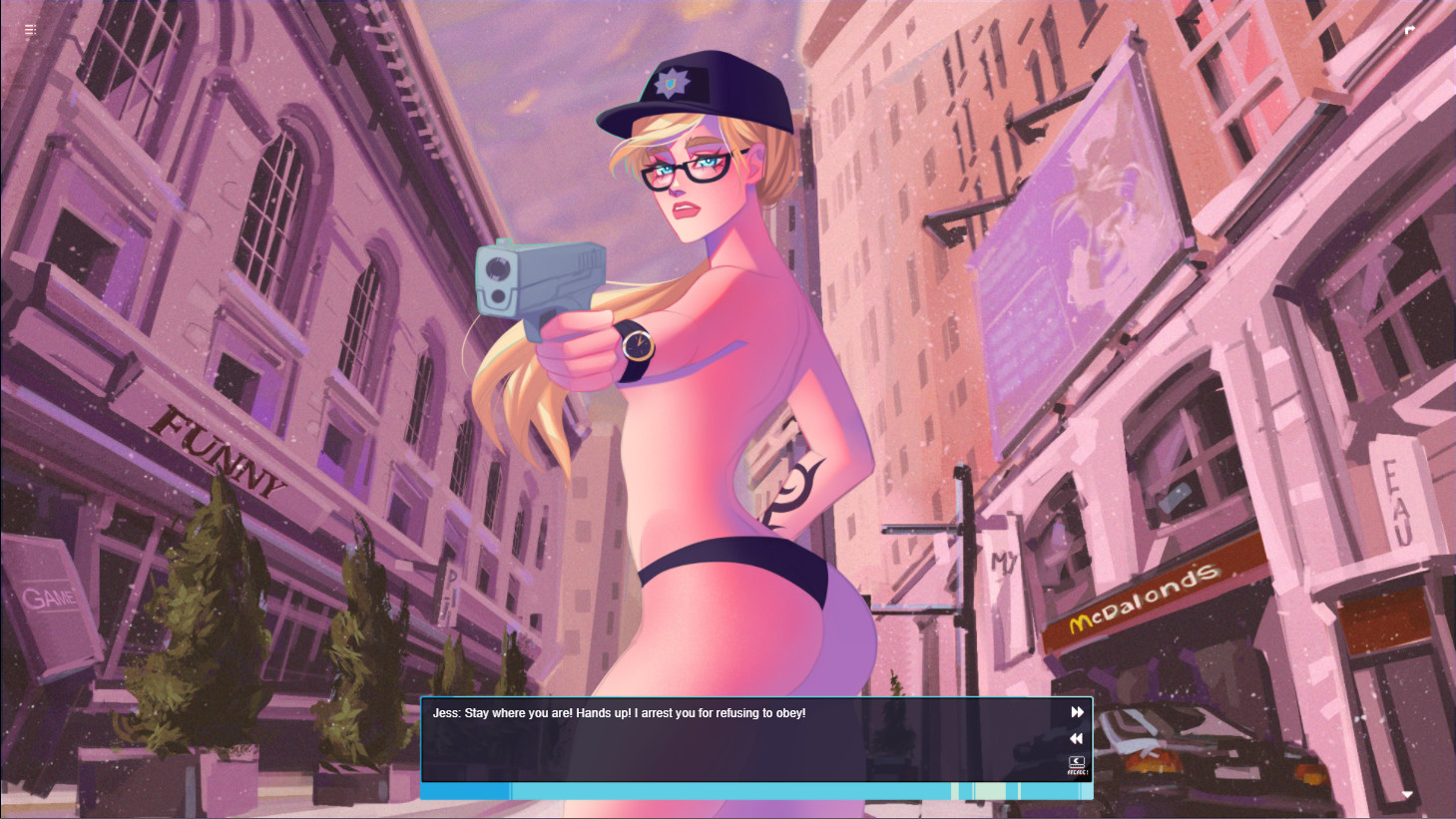The width and height of the screenshot is (1456, 819).
Task: Open the ARCADE mini-game via the monitor icon
Action: click(x=1075, y=766)
